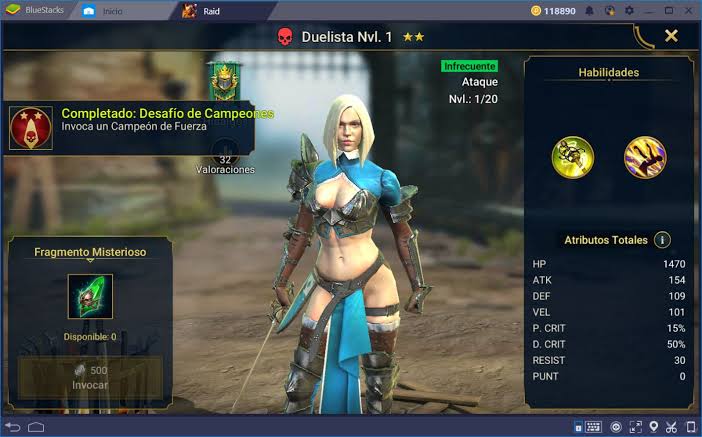Open the 32 Valoraciones ratings
Viewport: 702px width, 437px height.
click(x=224, y=163)
